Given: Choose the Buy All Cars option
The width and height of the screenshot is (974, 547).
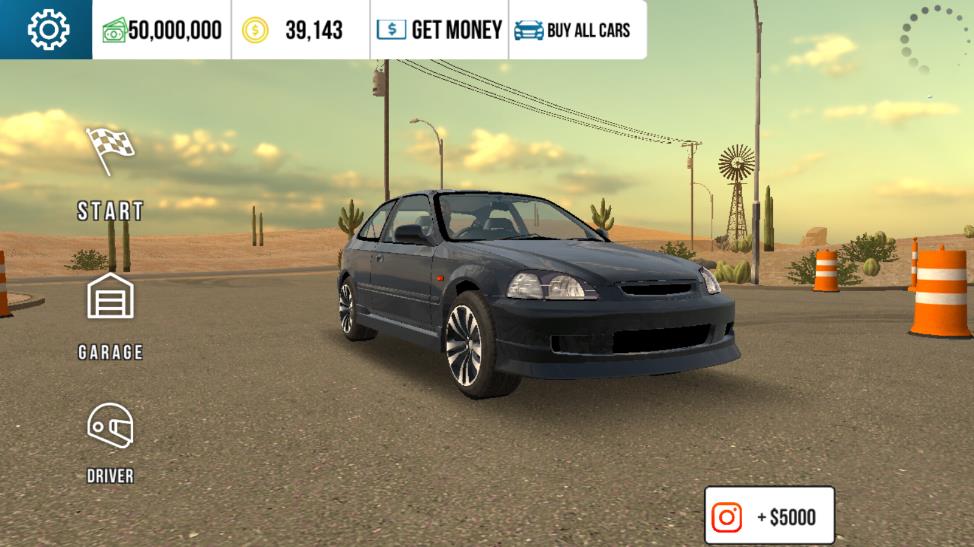Looking at the screenshot, I should (573, 30).
